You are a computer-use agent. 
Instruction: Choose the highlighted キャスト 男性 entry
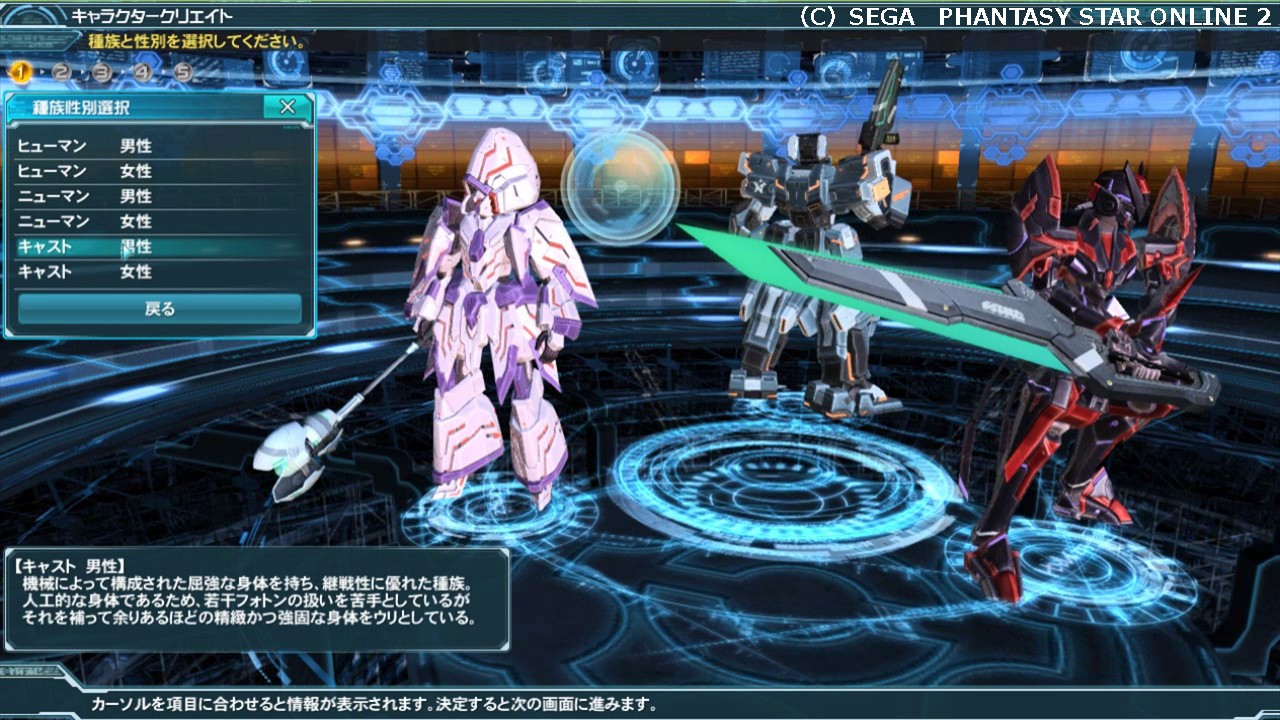tap(160, 246)
